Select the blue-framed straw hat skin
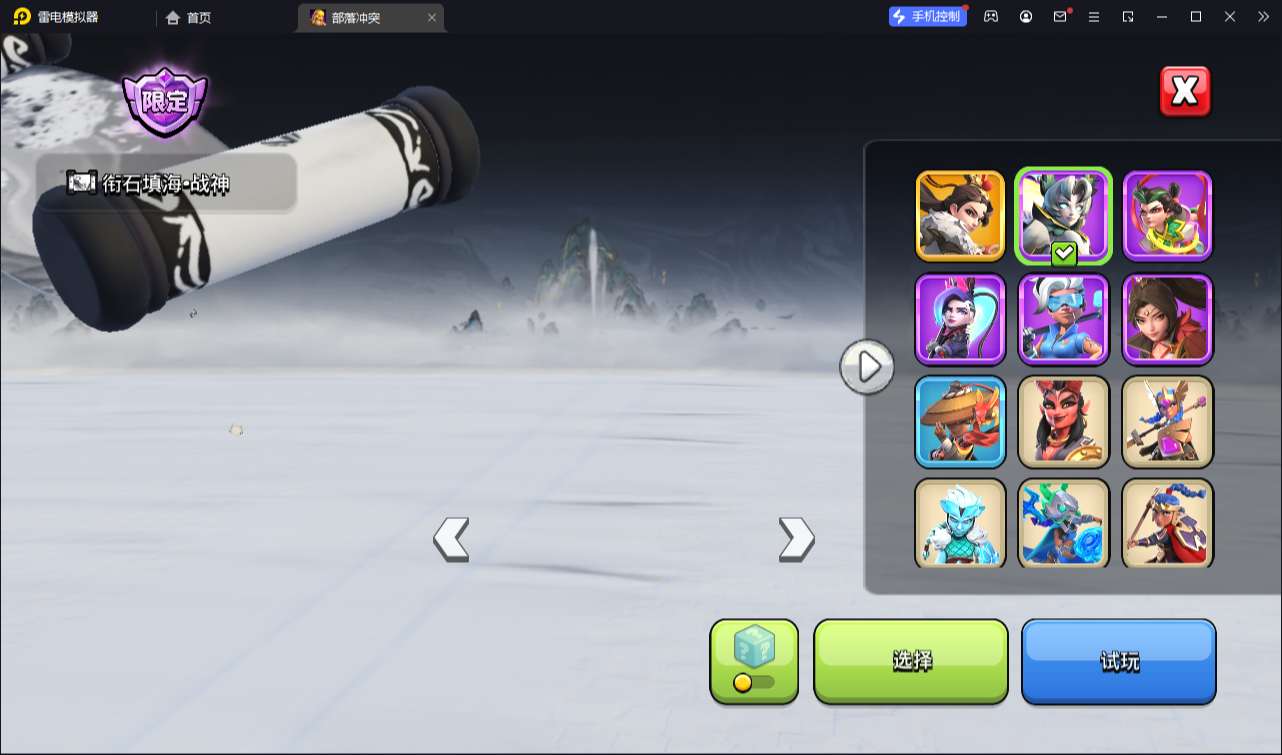 tap(960, 422)
